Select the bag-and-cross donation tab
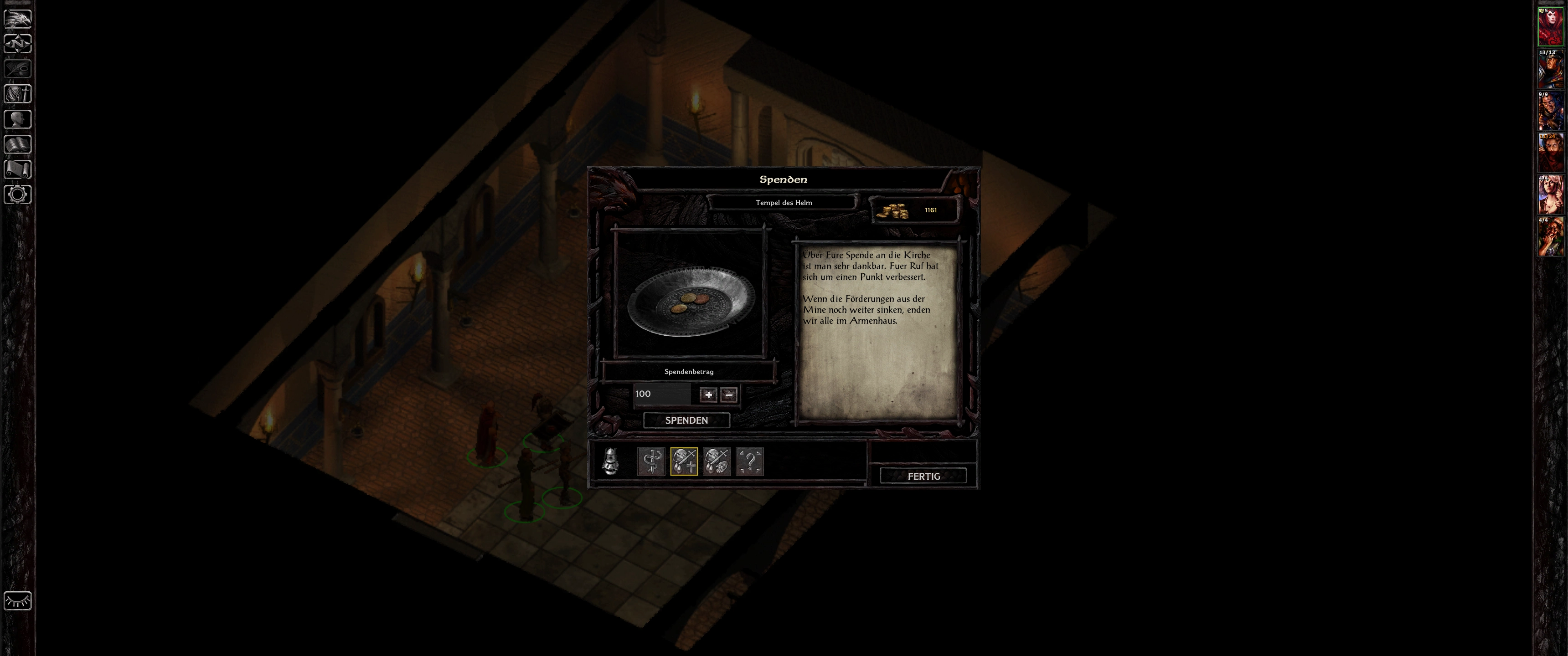1568x656 pixels. (x=684, y=461)
